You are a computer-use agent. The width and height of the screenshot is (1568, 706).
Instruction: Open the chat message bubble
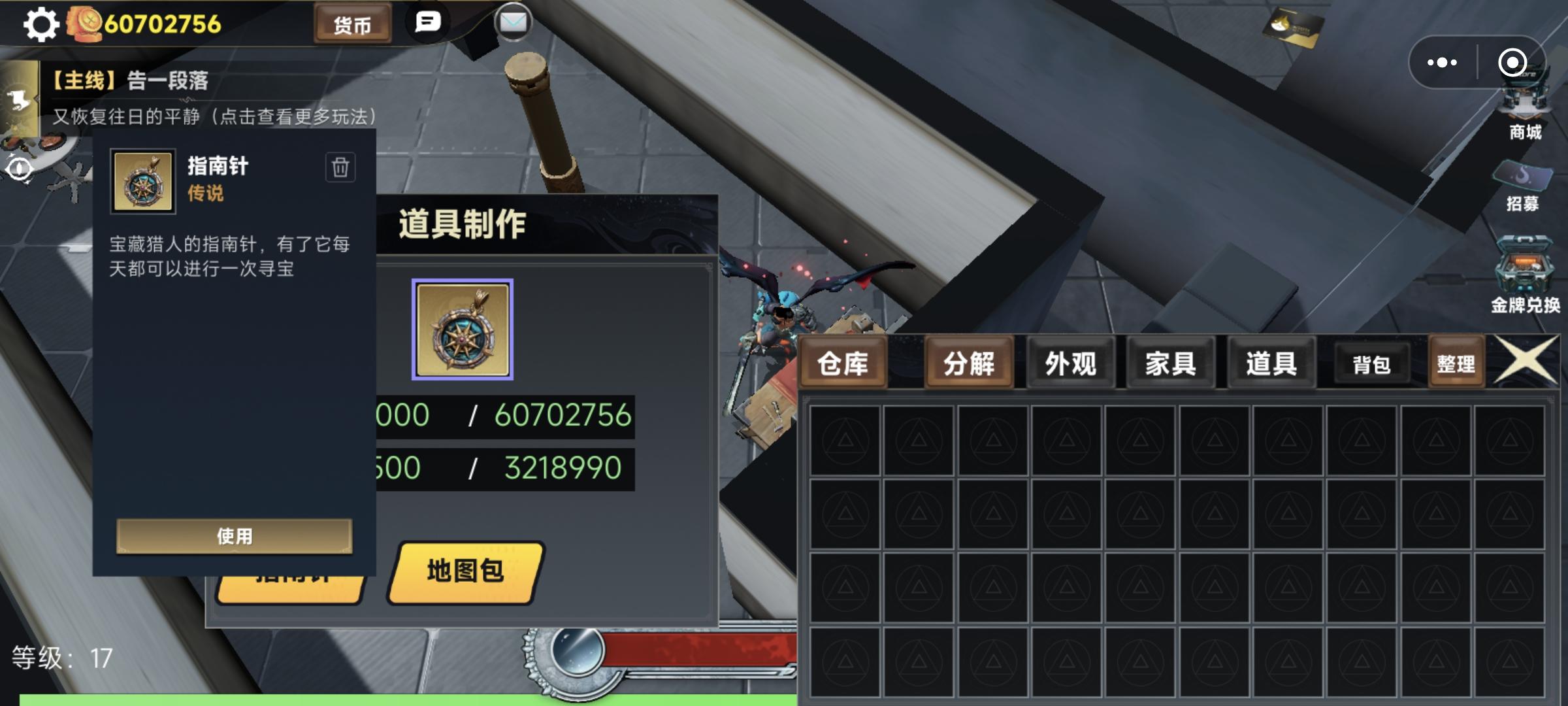click(x=427, y=24)
